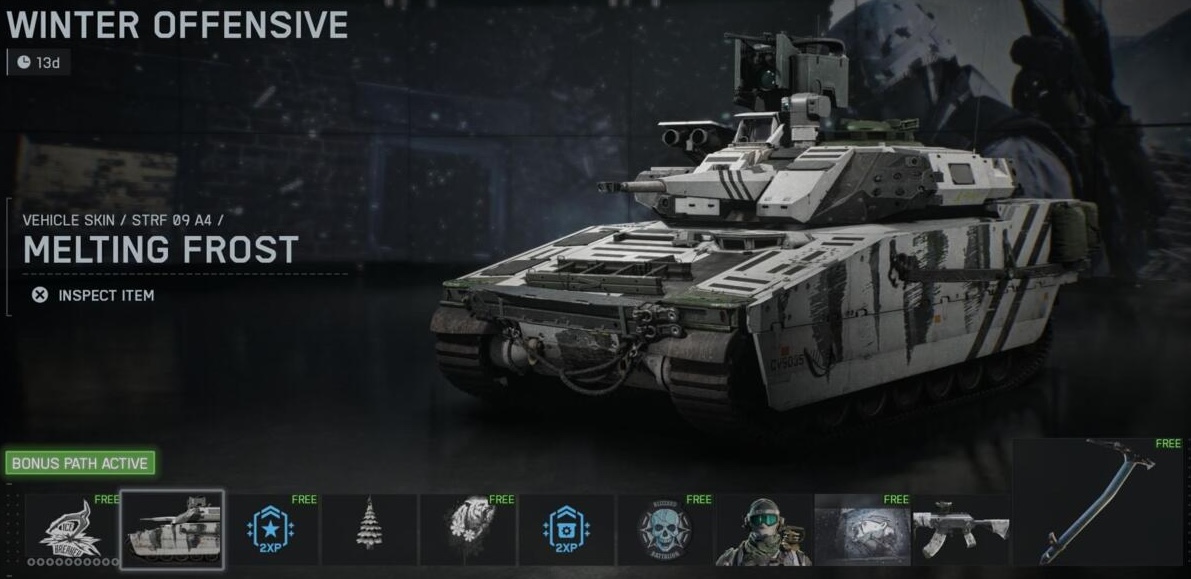Open the soldier with green goggles reward
Viewport: 1191px width, 579px height.
tap(764, 530)
